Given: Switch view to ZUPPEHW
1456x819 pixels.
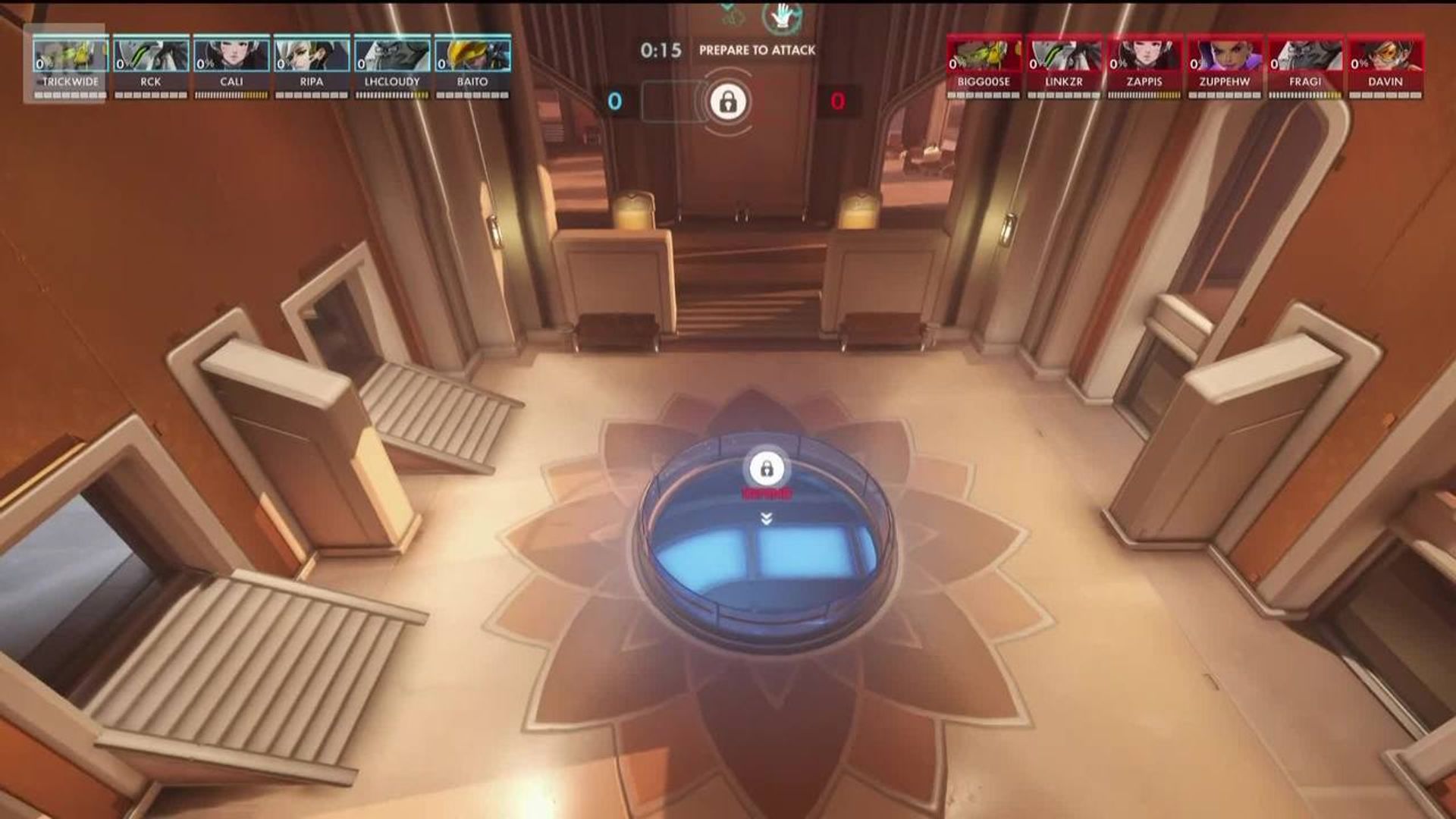Looking at the screenshot, I should pyautogui.click(x=1225, y=64).
